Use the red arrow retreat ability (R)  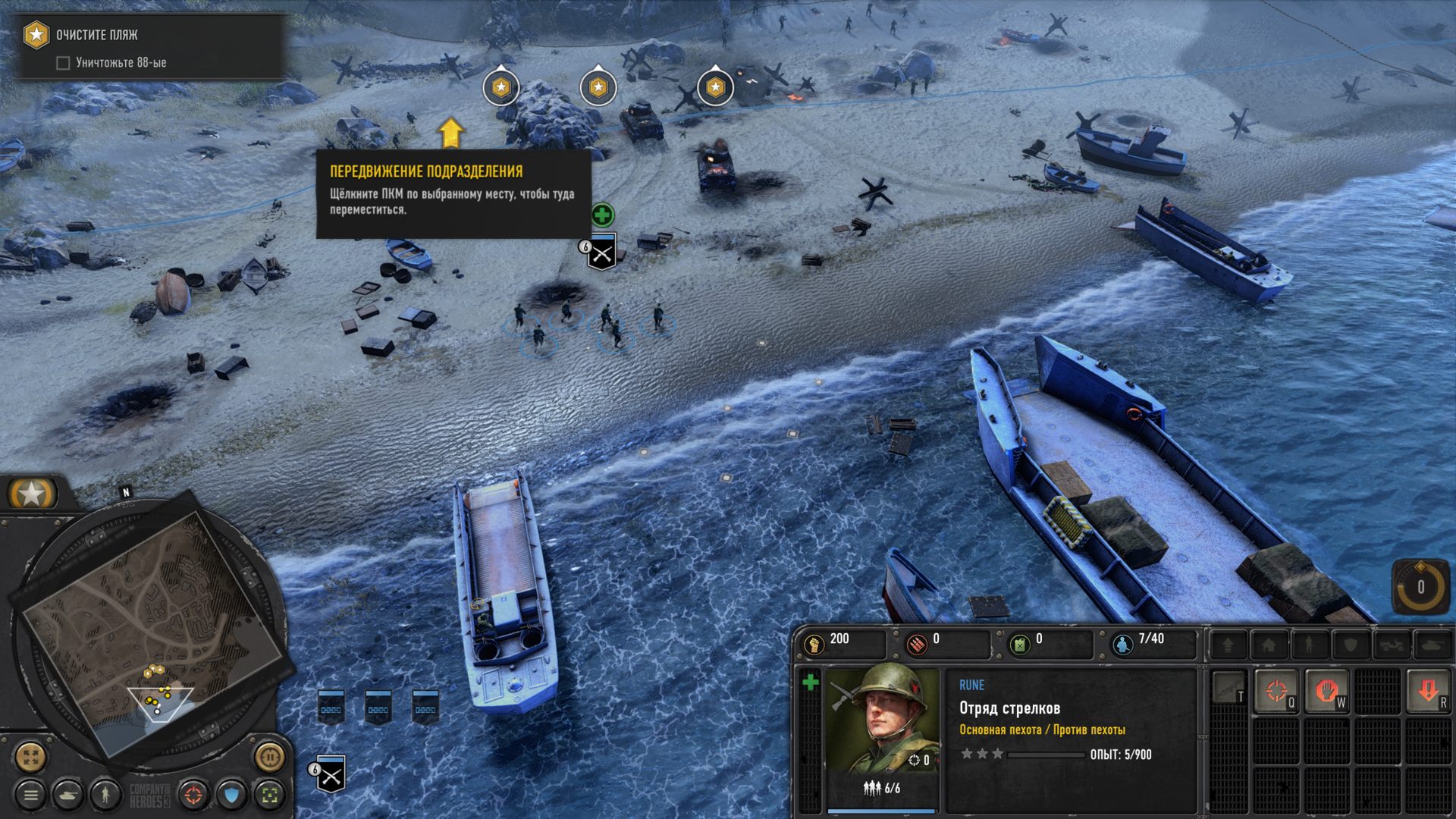[x=1428, y=691]
